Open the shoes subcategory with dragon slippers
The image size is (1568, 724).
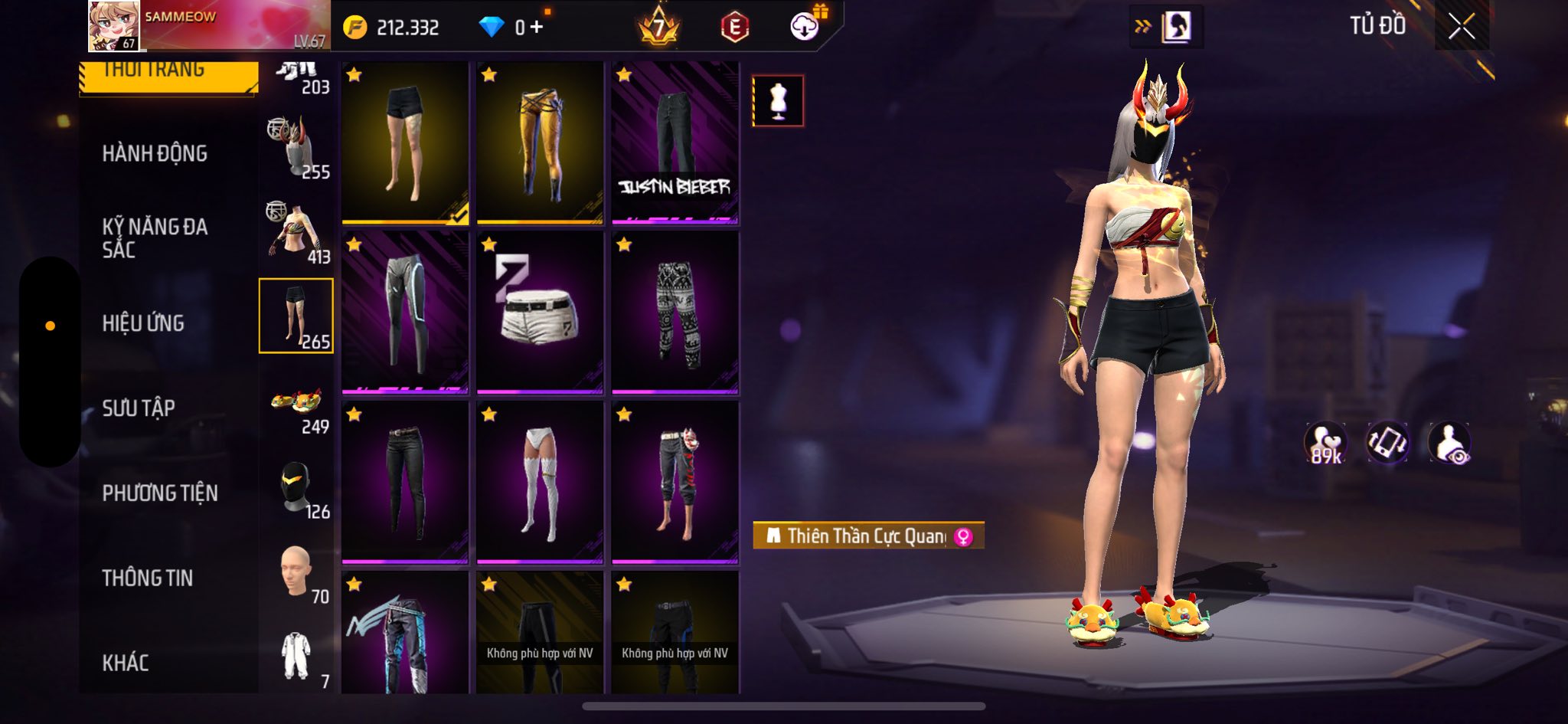pyautogui.click(x=297, y=405)
